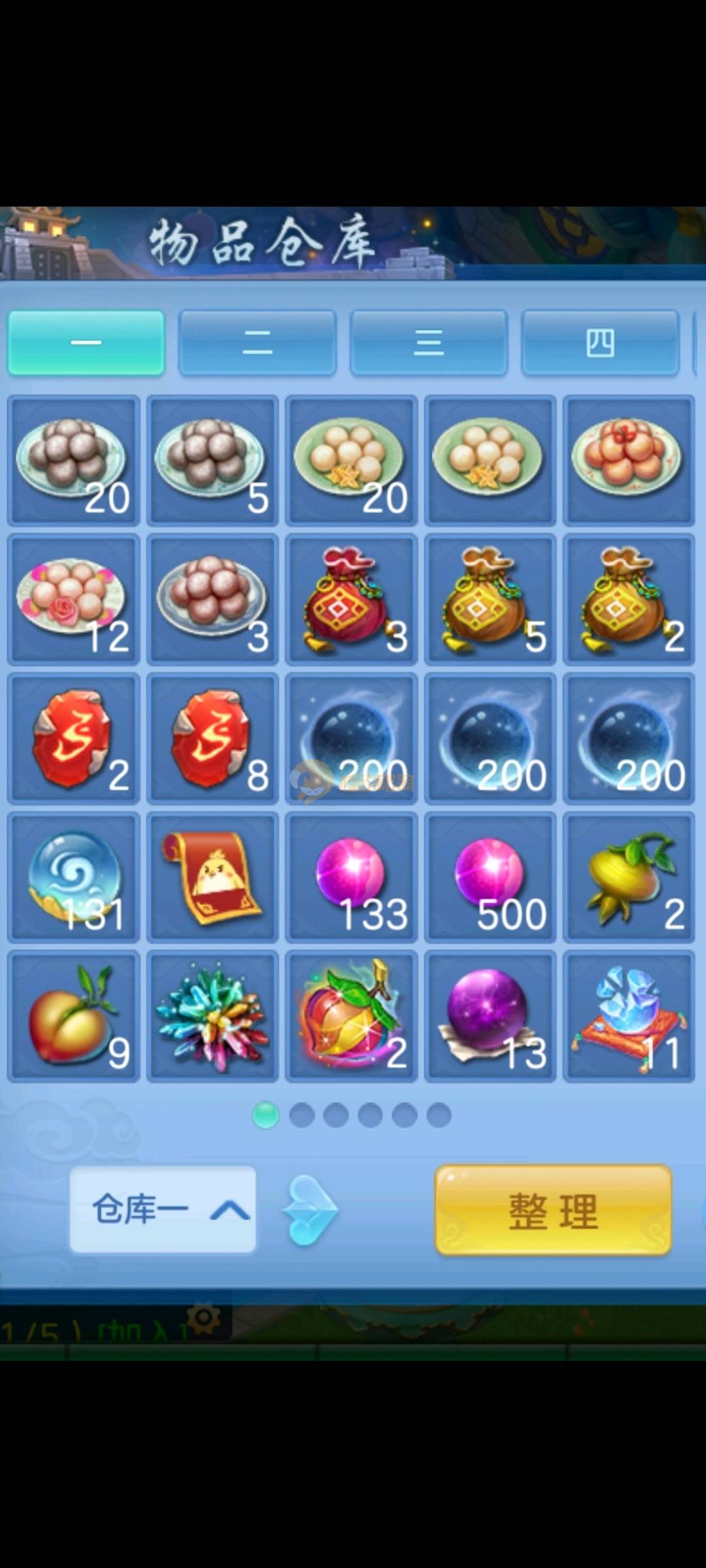
Task: Select the pink orb stack of 133
Action: click(351, 877)
